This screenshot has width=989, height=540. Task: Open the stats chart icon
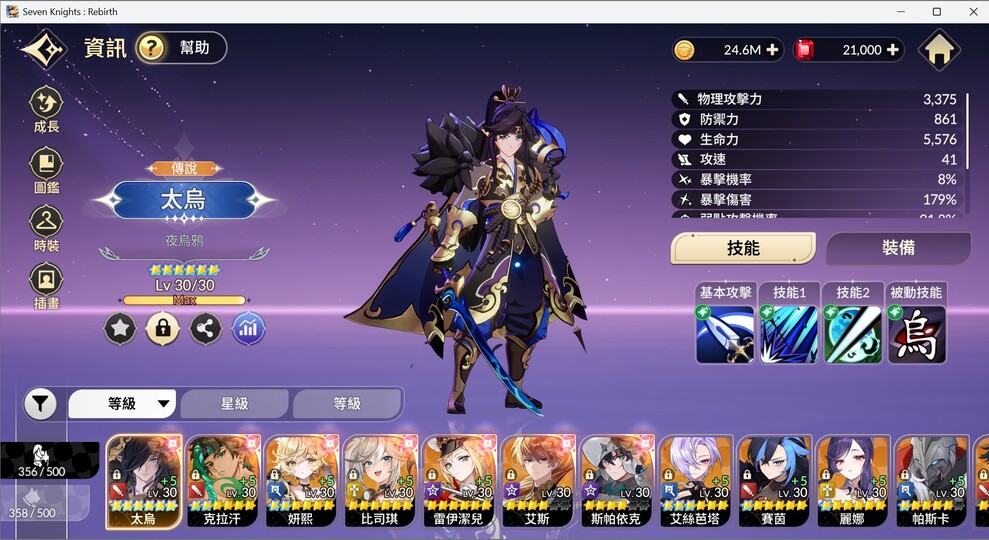(x=249, y=328)
